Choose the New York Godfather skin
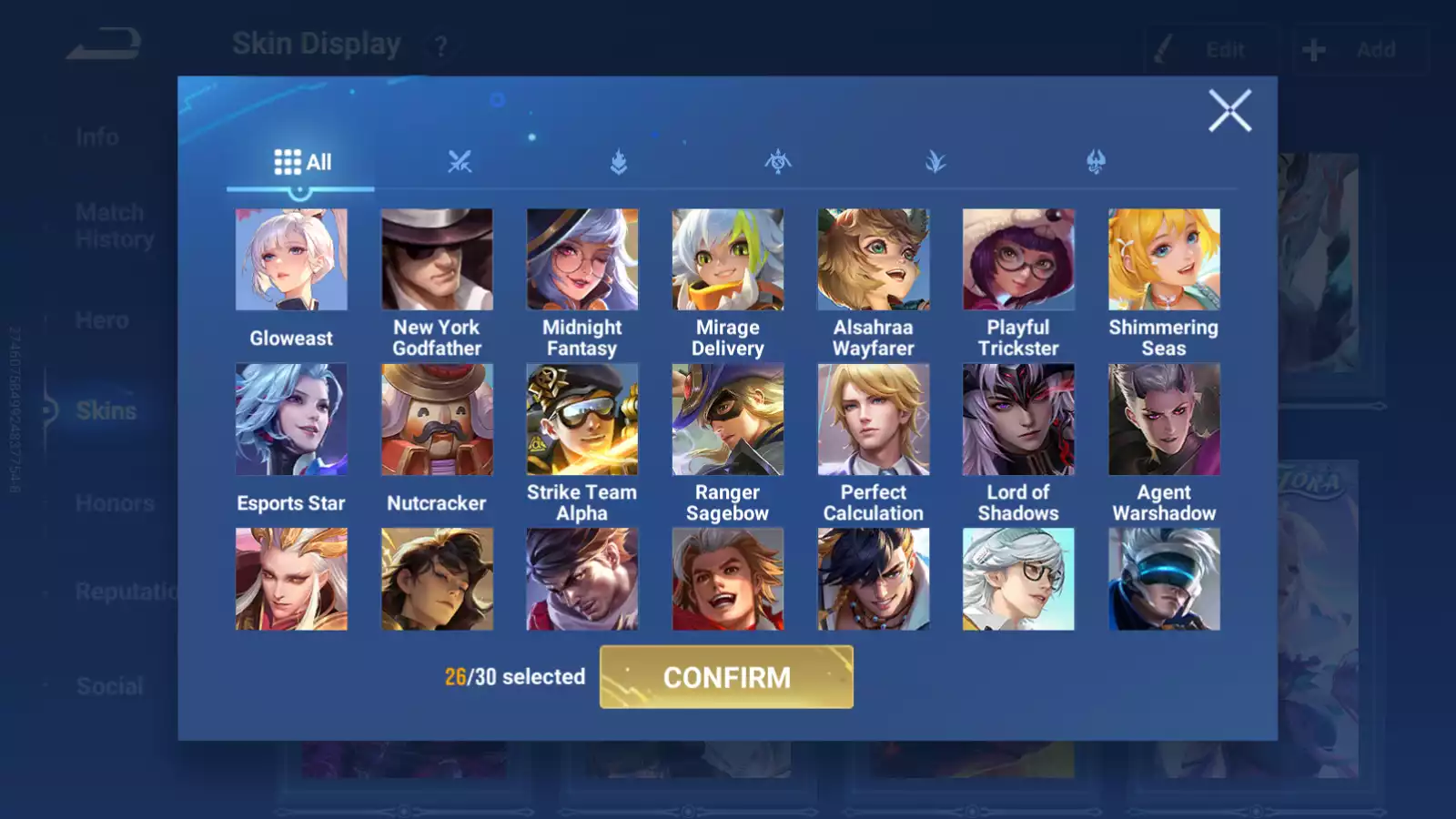1456x819 pixels. coord(437,260)
